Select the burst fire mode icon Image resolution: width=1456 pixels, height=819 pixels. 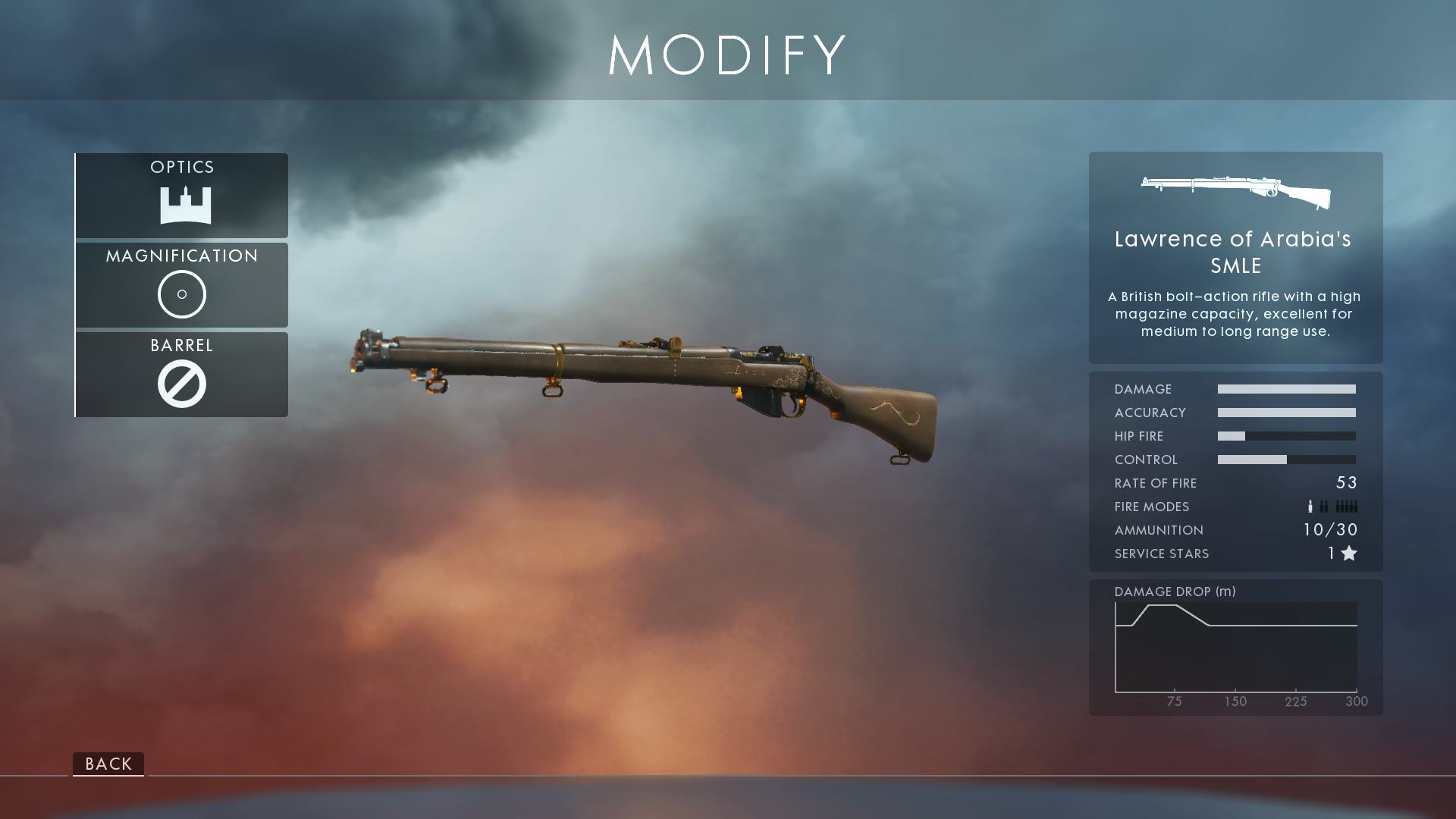pyautogui.click(x=1324, y=506)
